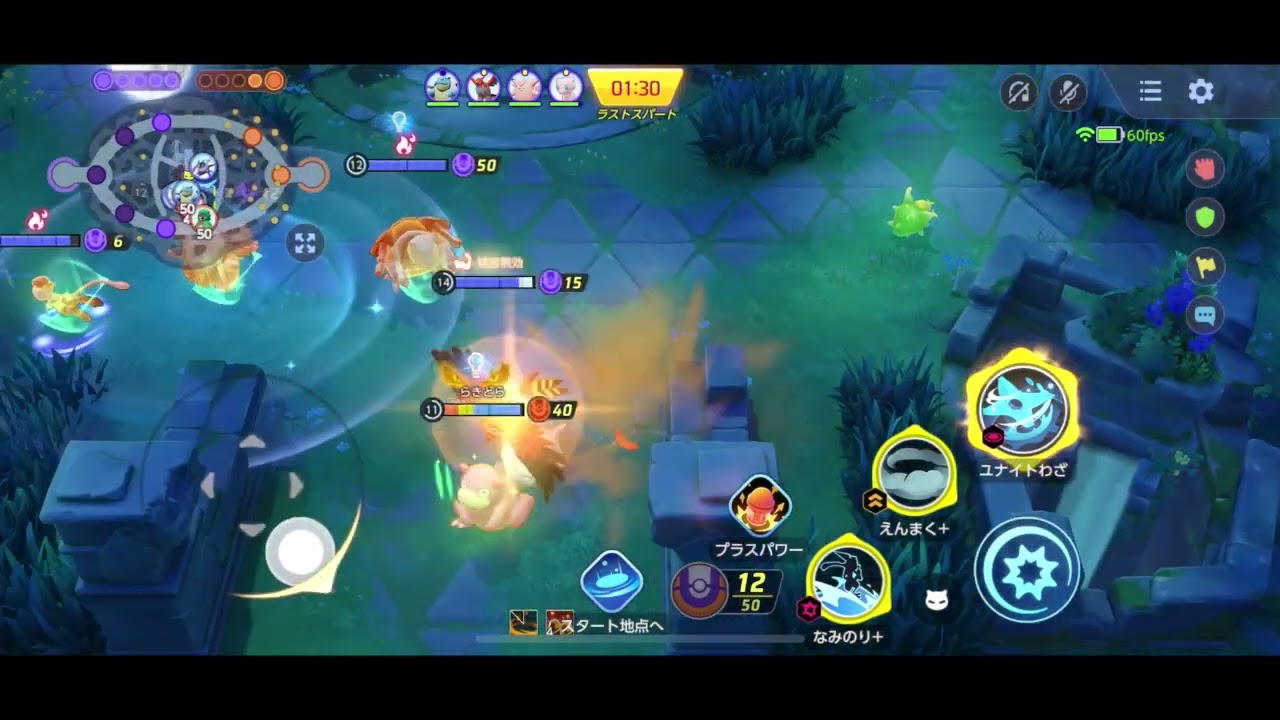The image size is (1280, 720).
Task: Toggle the muted microphone icon
Action: (1068, 92)
